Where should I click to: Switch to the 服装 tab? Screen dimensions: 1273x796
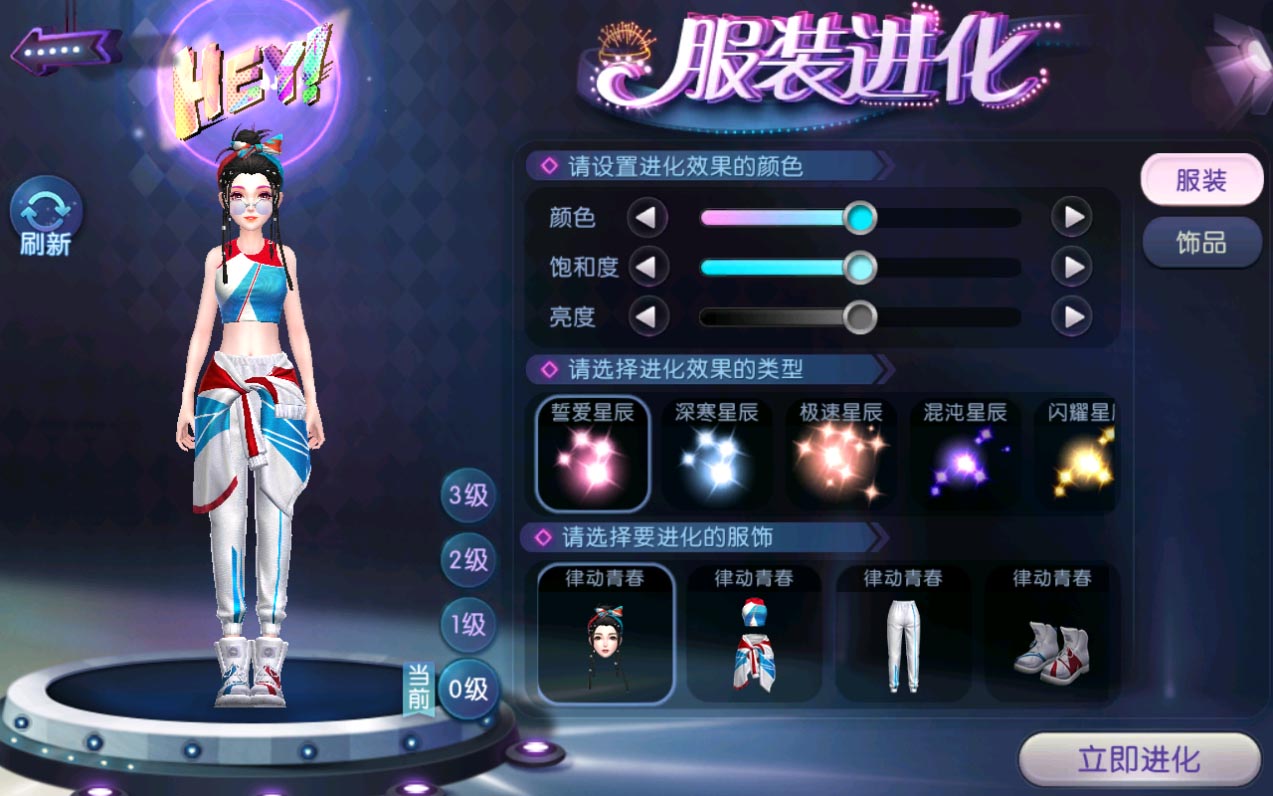click(x=1201, y=180)
